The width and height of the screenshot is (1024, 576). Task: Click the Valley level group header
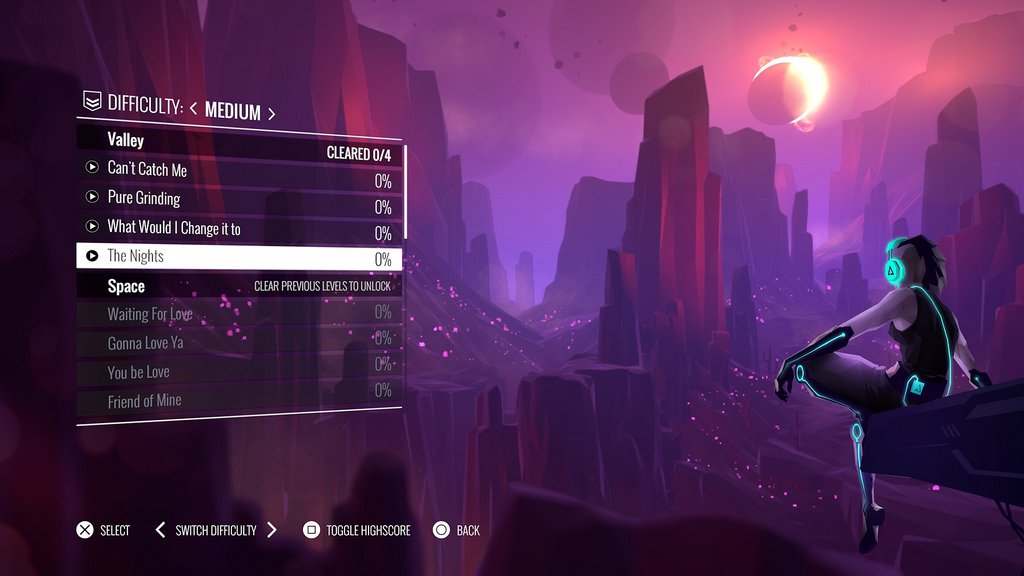tap(126, 141)
